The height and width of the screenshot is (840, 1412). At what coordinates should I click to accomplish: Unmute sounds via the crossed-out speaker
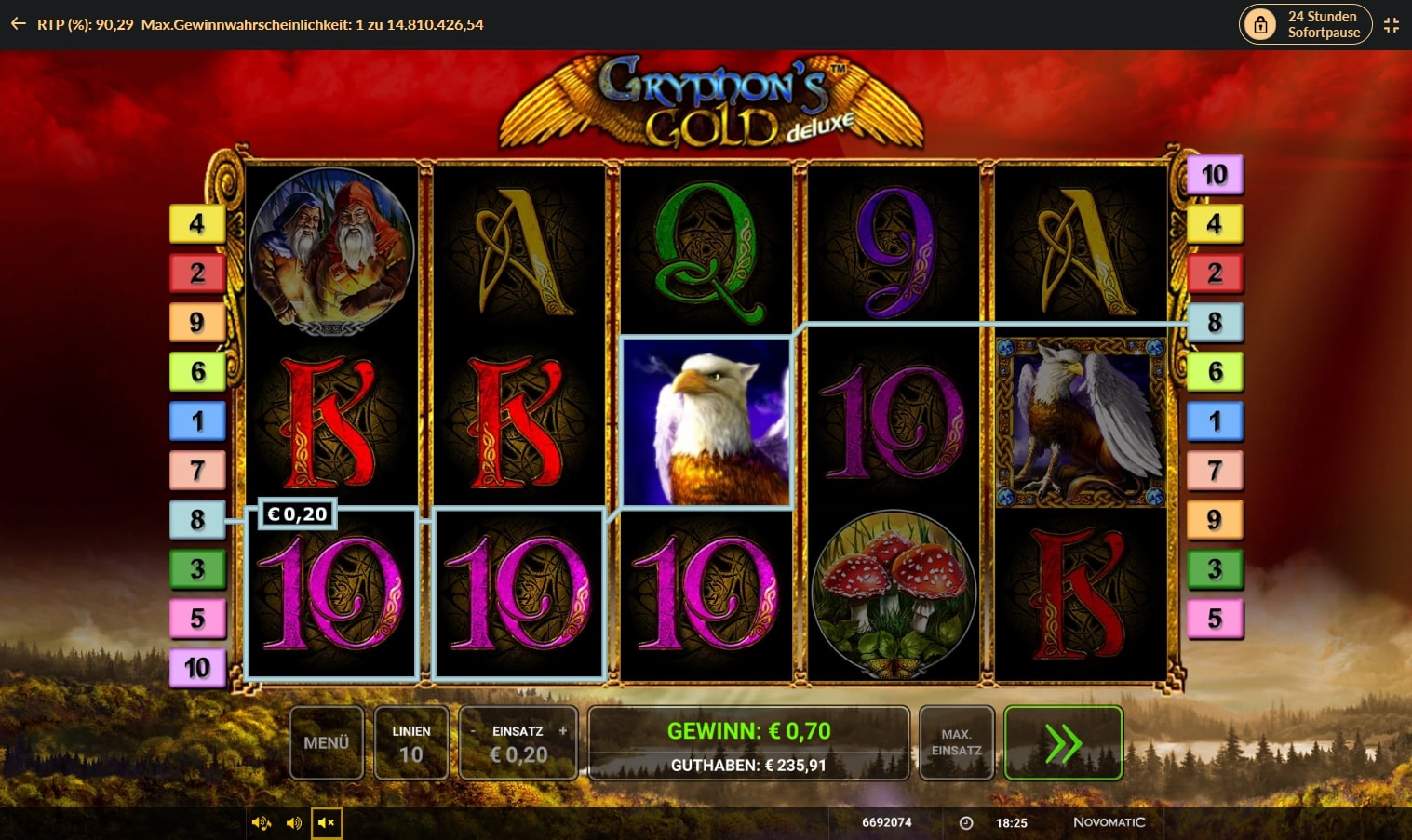[327, 822]
